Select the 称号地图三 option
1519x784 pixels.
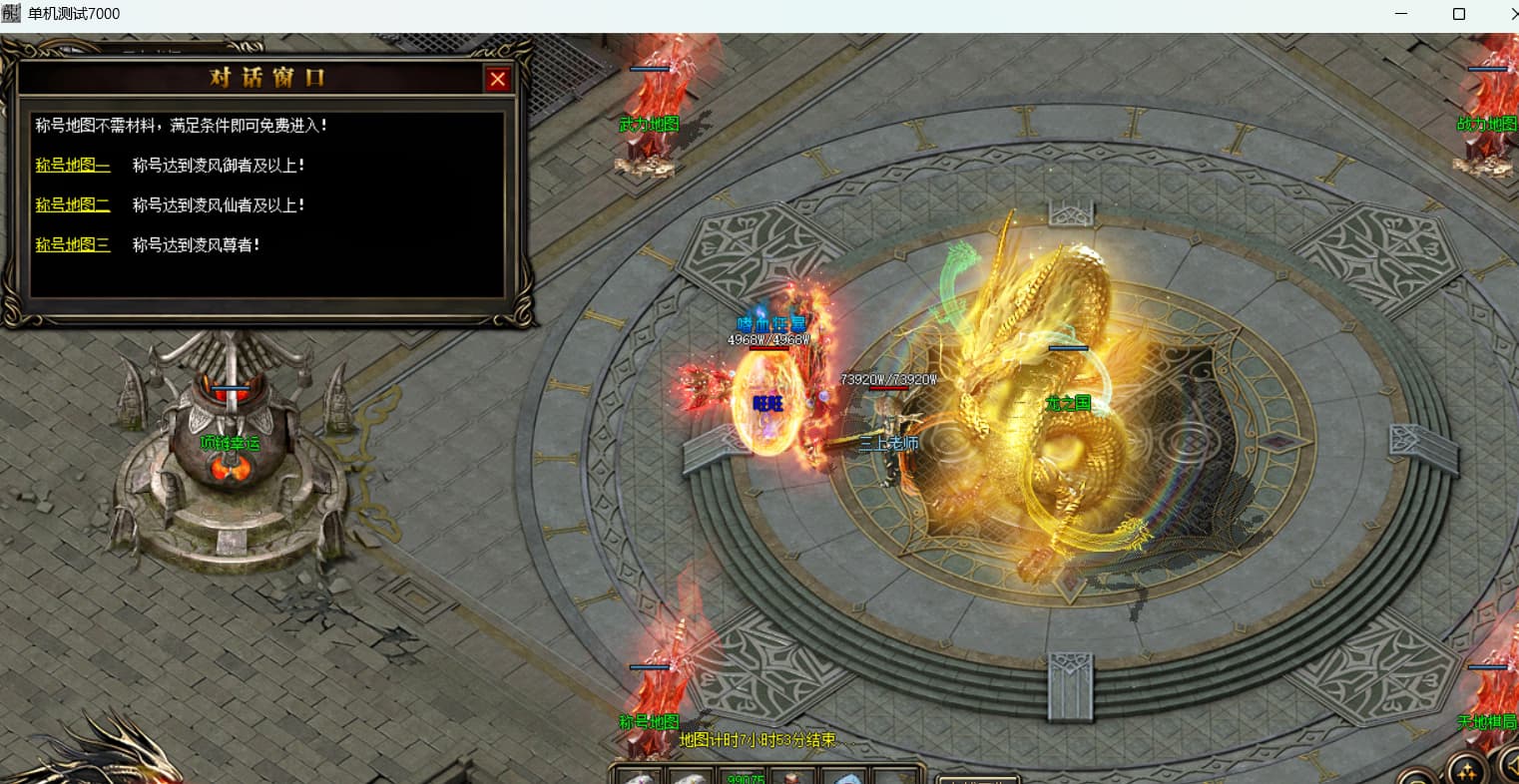tap(73, 244)
